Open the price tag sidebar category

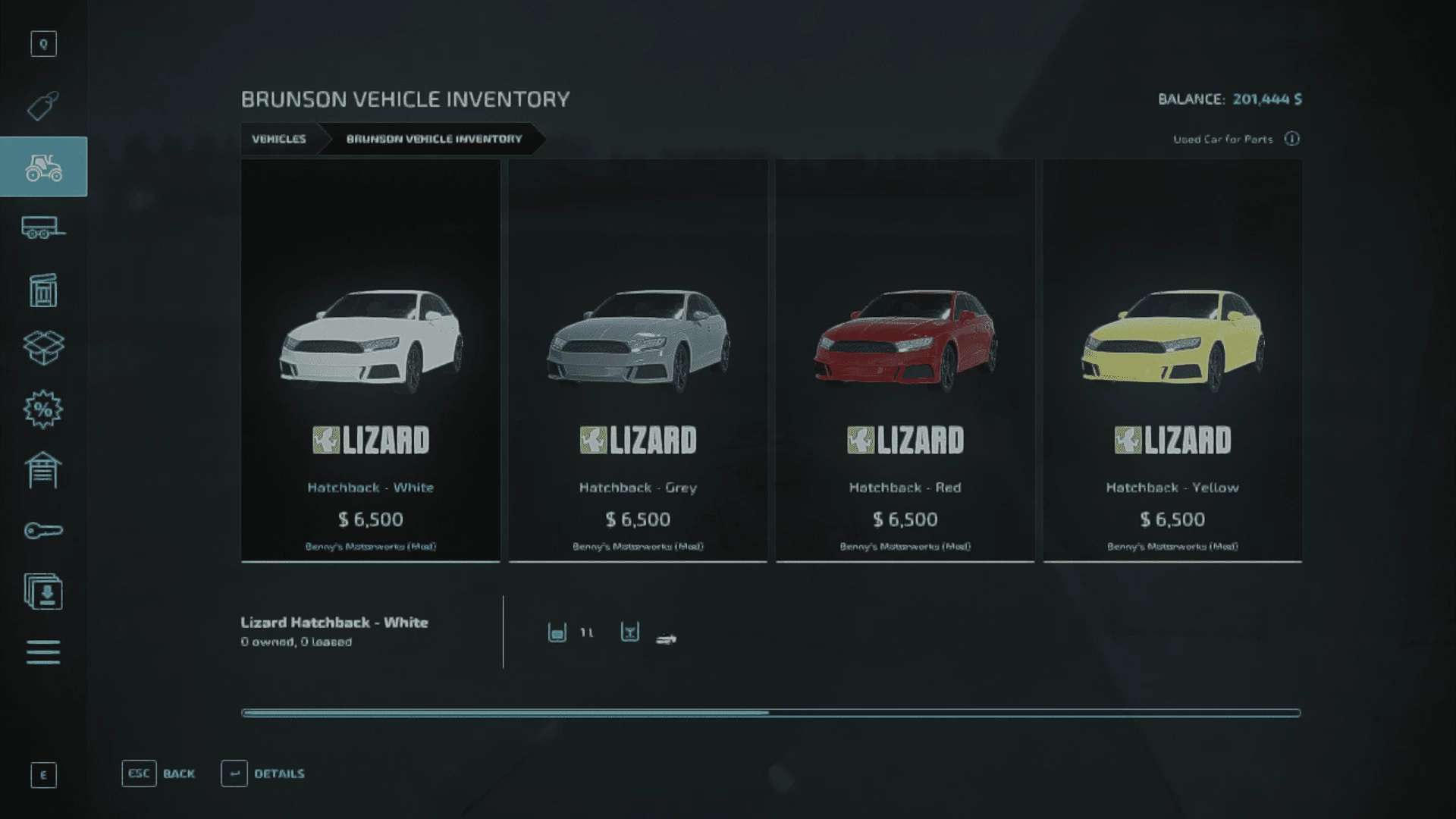coord(43,106)
